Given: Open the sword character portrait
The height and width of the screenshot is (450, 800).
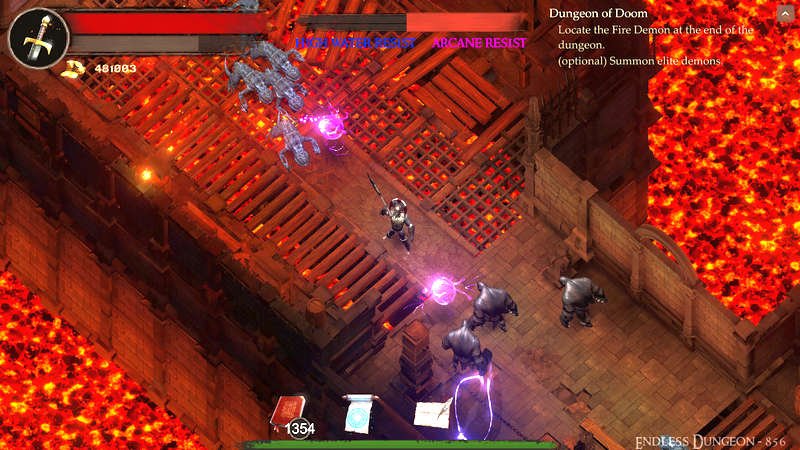Looking at the screenshot, I should tap(37, 38).
